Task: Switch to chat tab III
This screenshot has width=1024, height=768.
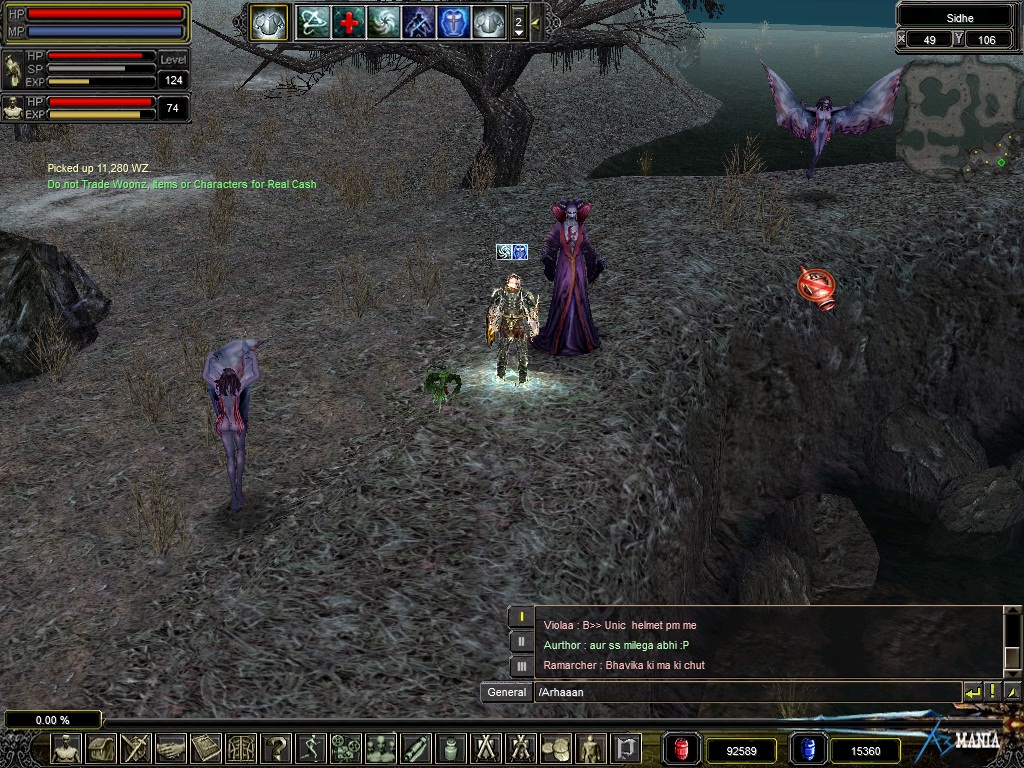Action: (x=521, y=665)
